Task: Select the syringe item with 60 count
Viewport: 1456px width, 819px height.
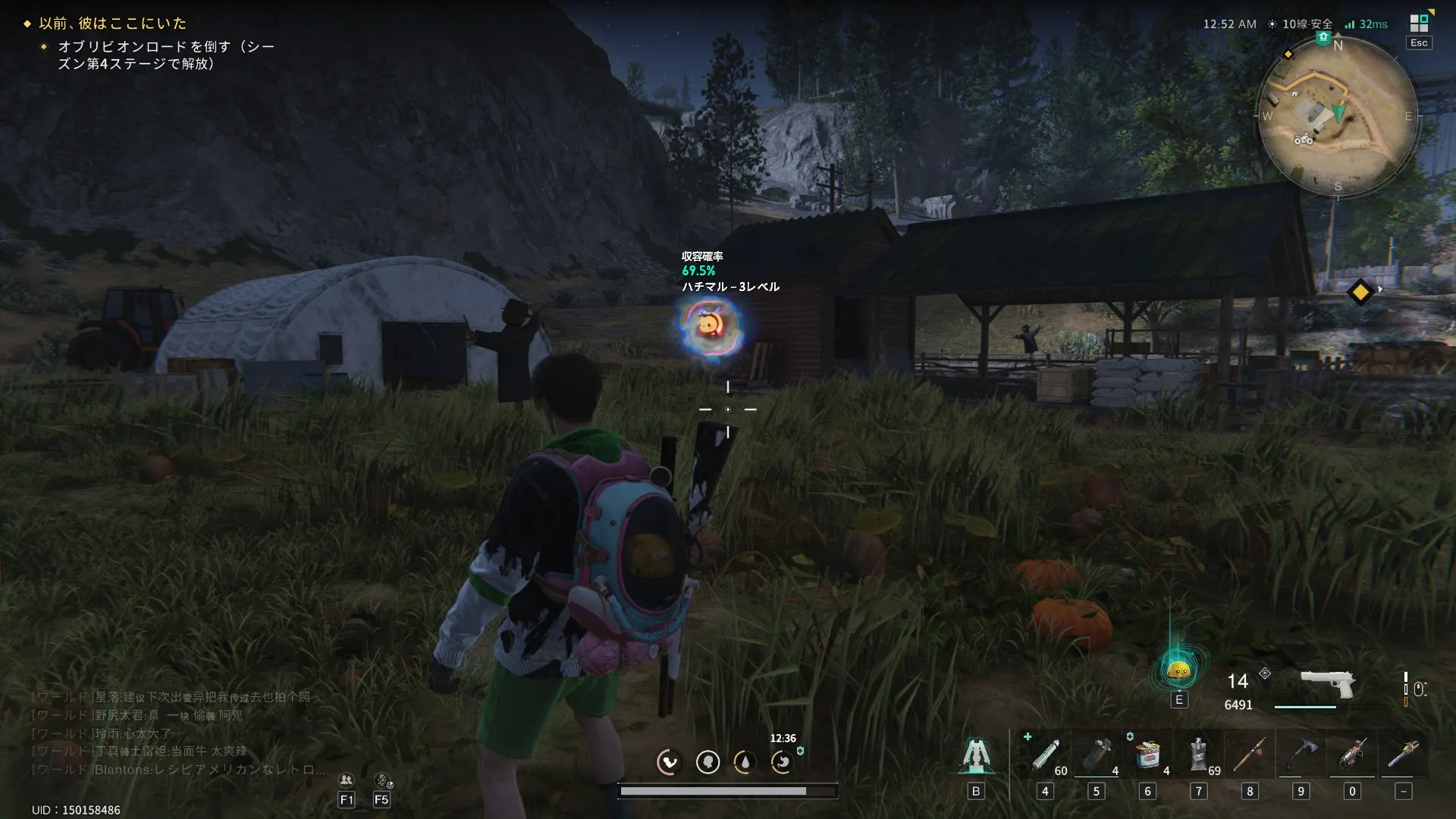Action: click(x=1046, y=755)
